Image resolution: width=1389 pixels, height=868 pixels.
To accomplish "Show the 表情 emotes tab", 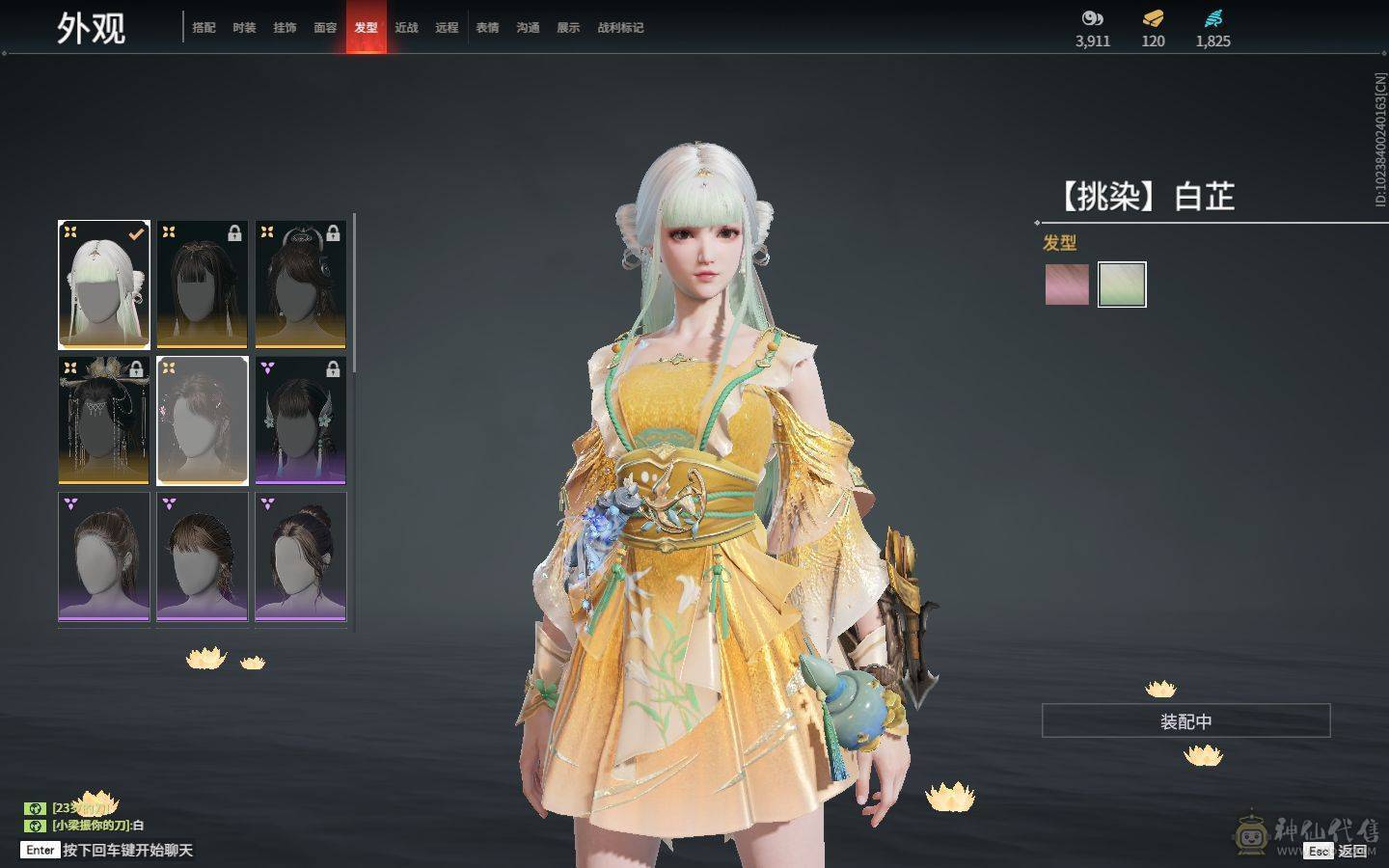I will (x=487, y=28).
